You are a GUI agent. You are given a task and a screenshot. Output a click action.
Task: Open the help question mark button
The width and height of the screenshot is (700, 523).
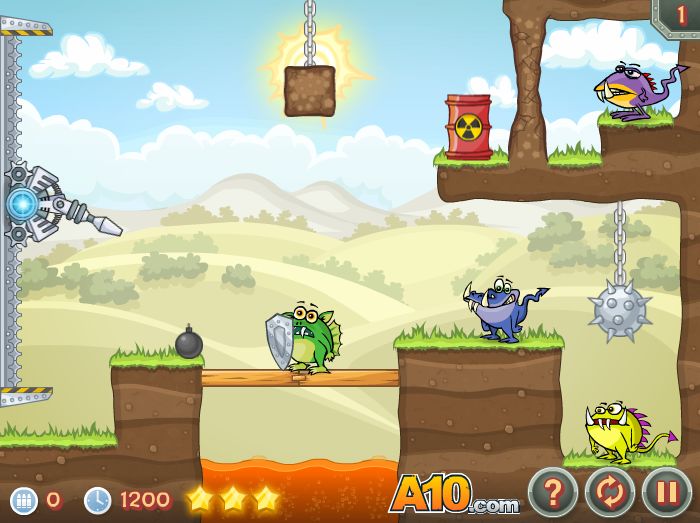553,492
